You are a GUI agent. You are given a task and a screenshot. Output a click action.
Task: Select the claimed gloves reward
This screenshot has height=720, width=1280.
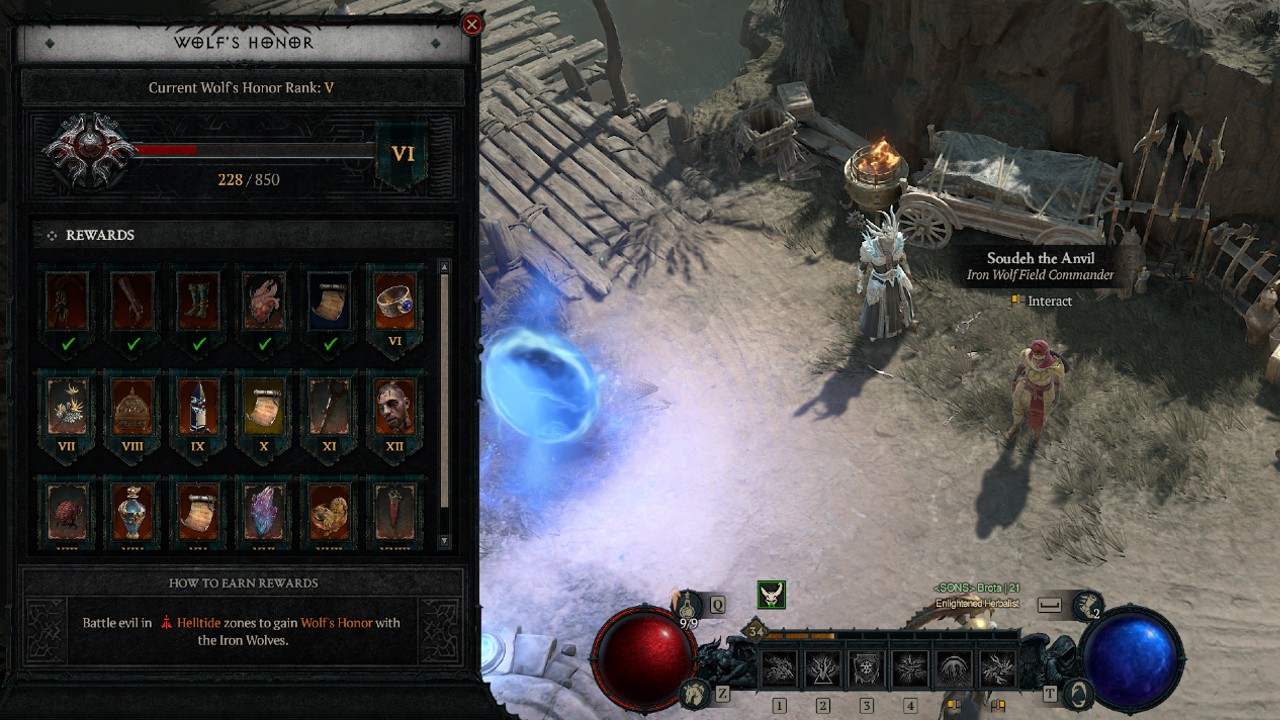coord(132,301)
